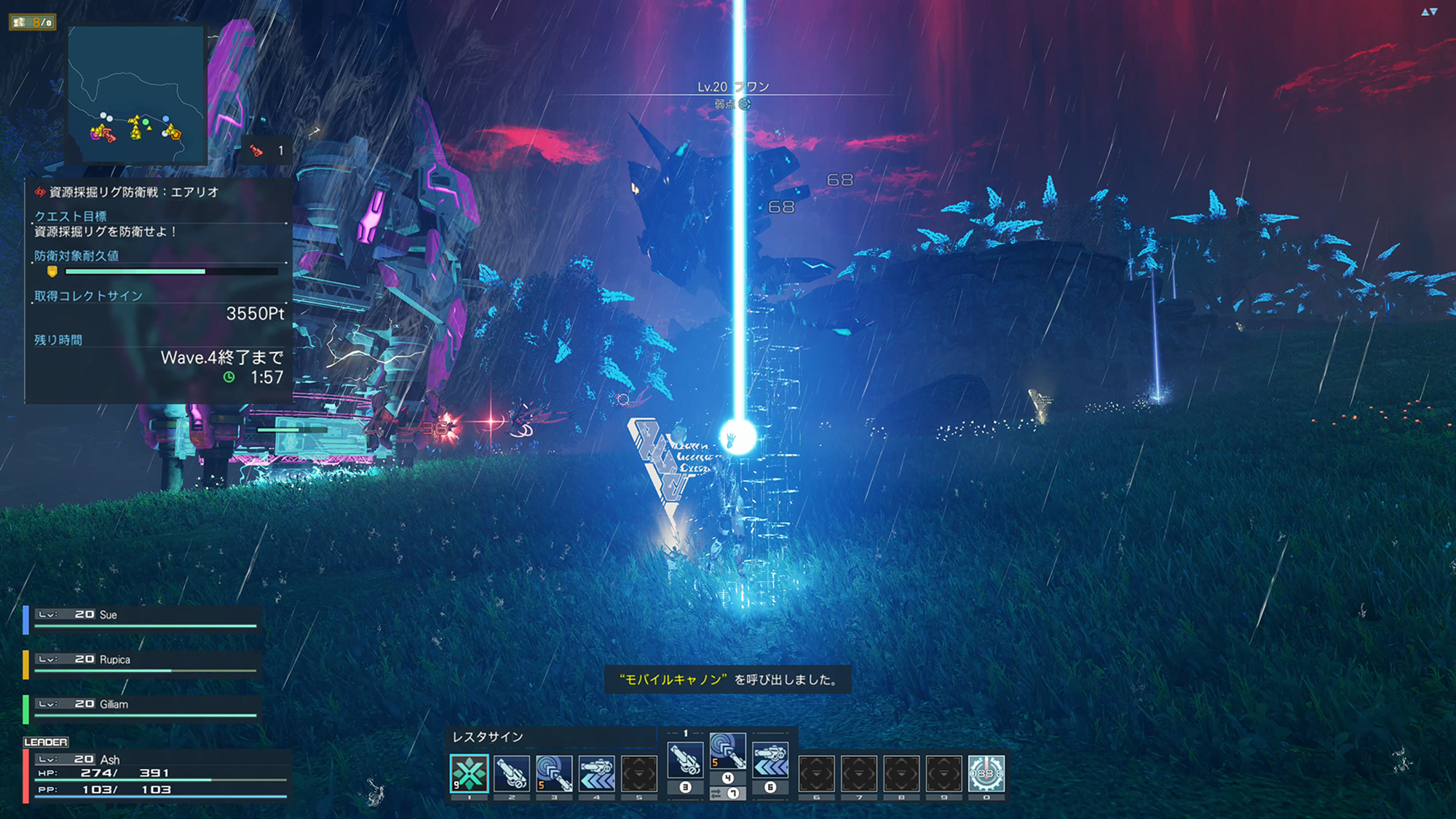Switch weapon palette using the swap arrows indicator
The width and height of the screenshot is (1456, 819).
pyautogui.click(x=716, y=794)
